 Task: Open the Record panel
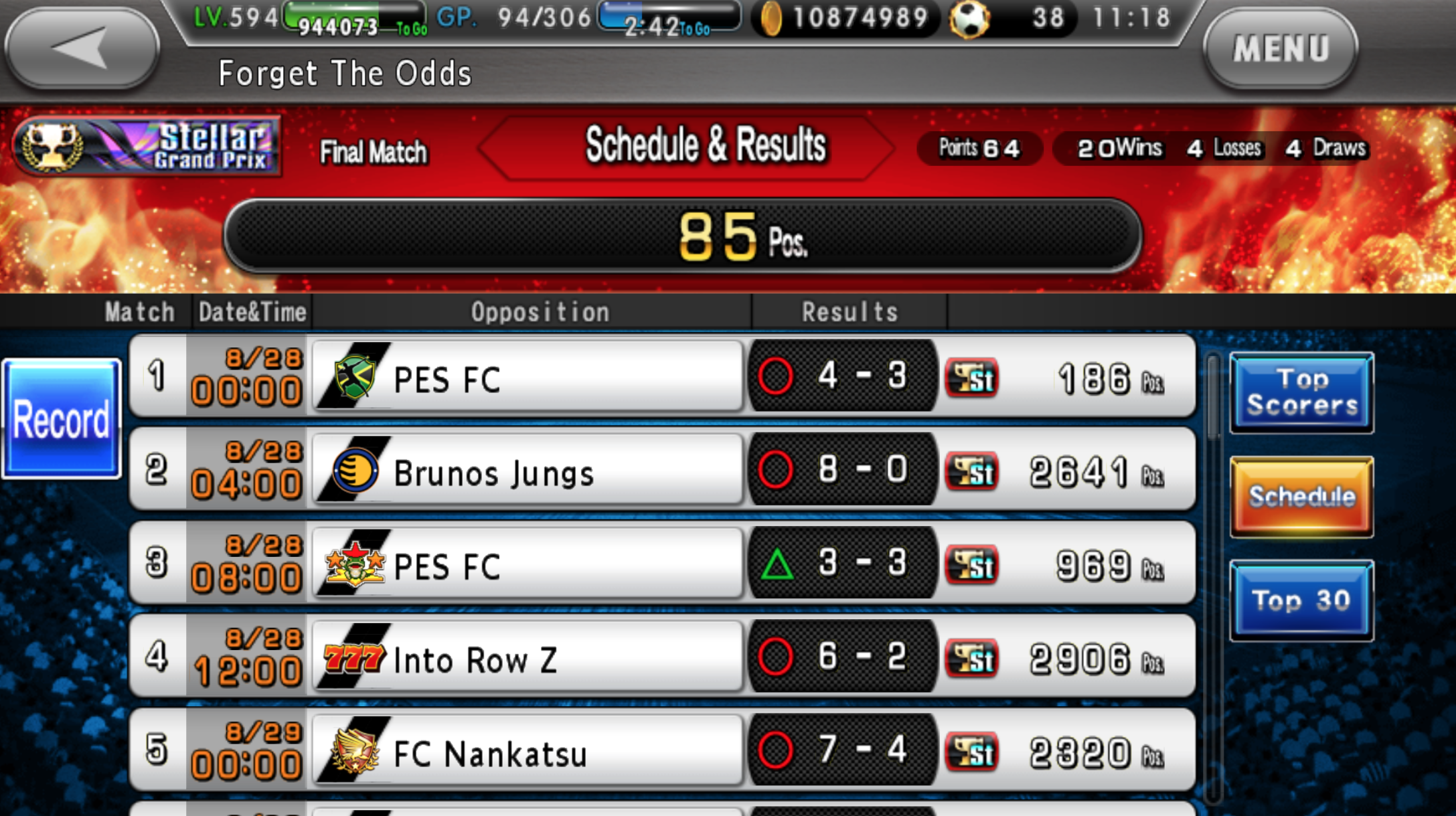coord(62,418)
